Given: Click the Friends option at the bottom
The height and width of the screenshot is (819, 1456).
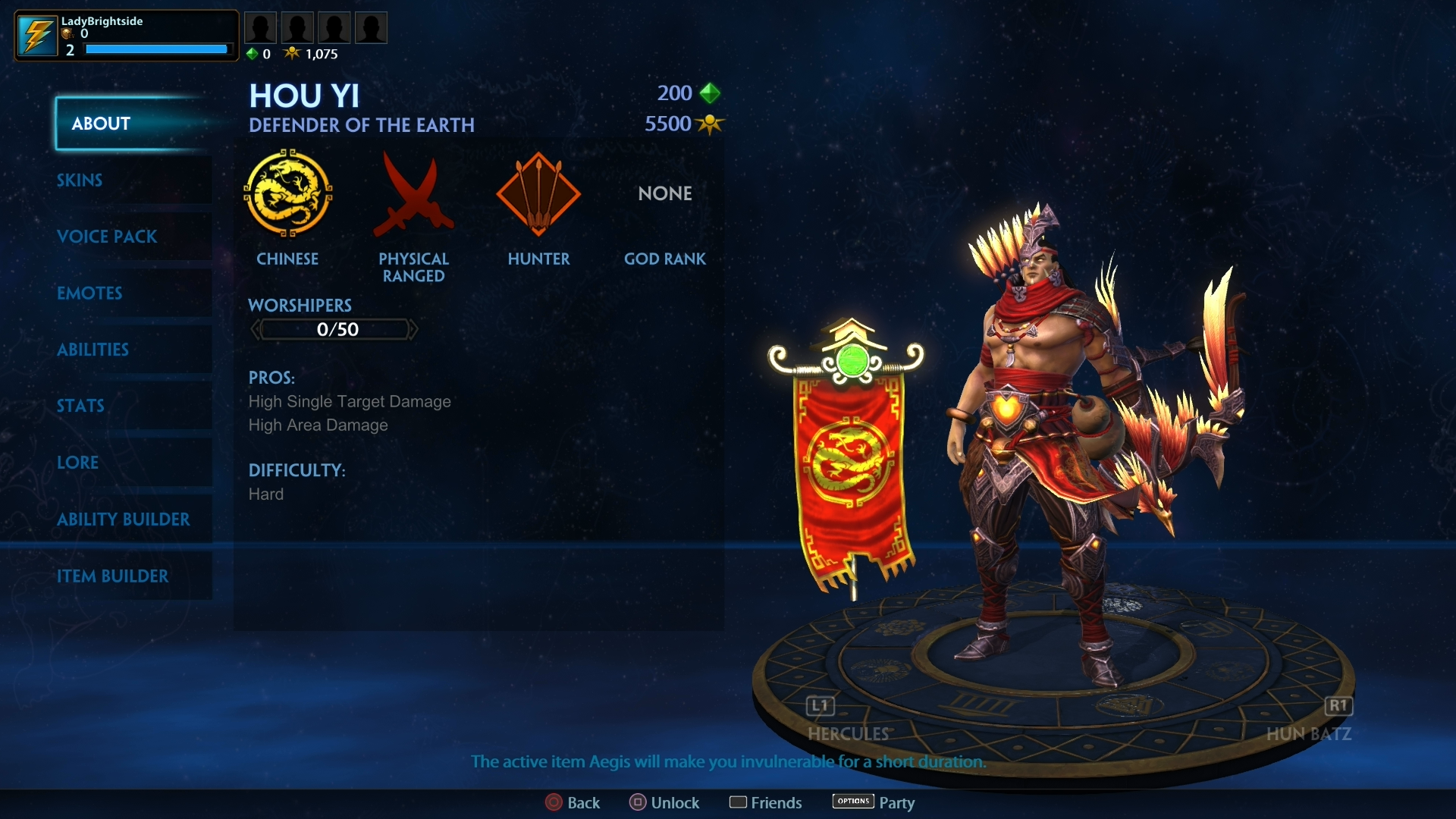Looking at the screenshot, I should [739, 802].
